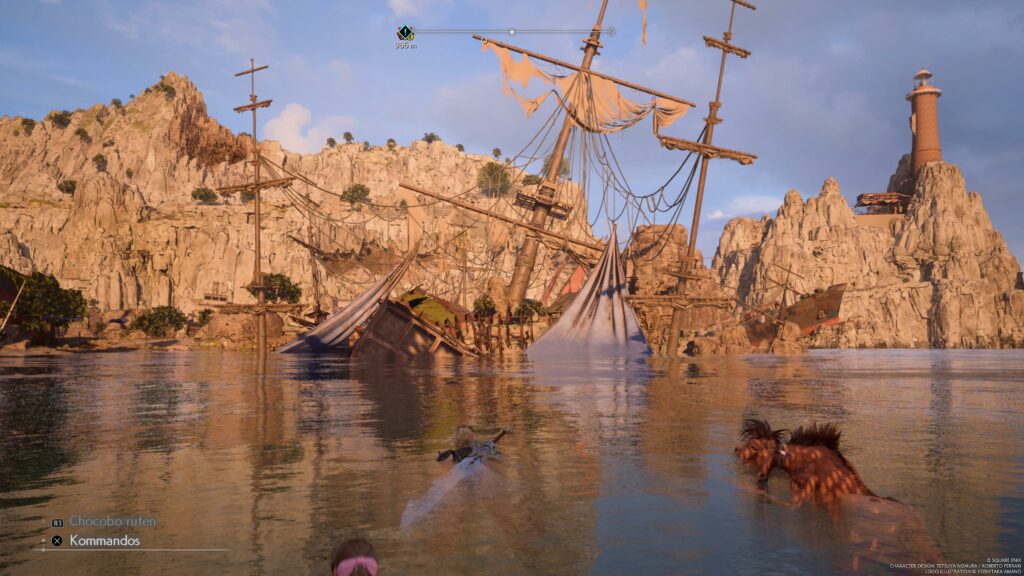Open the Kommandos menu entry
The height and width of the screenshot is (576, 1024).
pos(104,541)
